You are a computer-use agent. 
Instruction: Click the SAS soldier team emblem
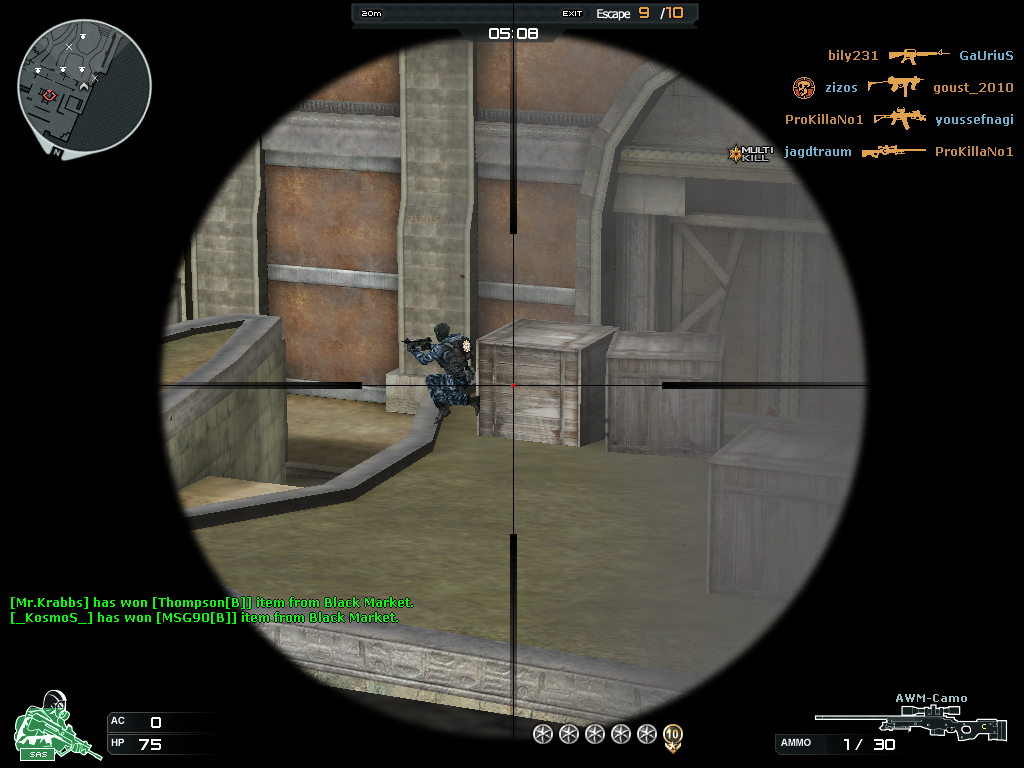(56, 726)
